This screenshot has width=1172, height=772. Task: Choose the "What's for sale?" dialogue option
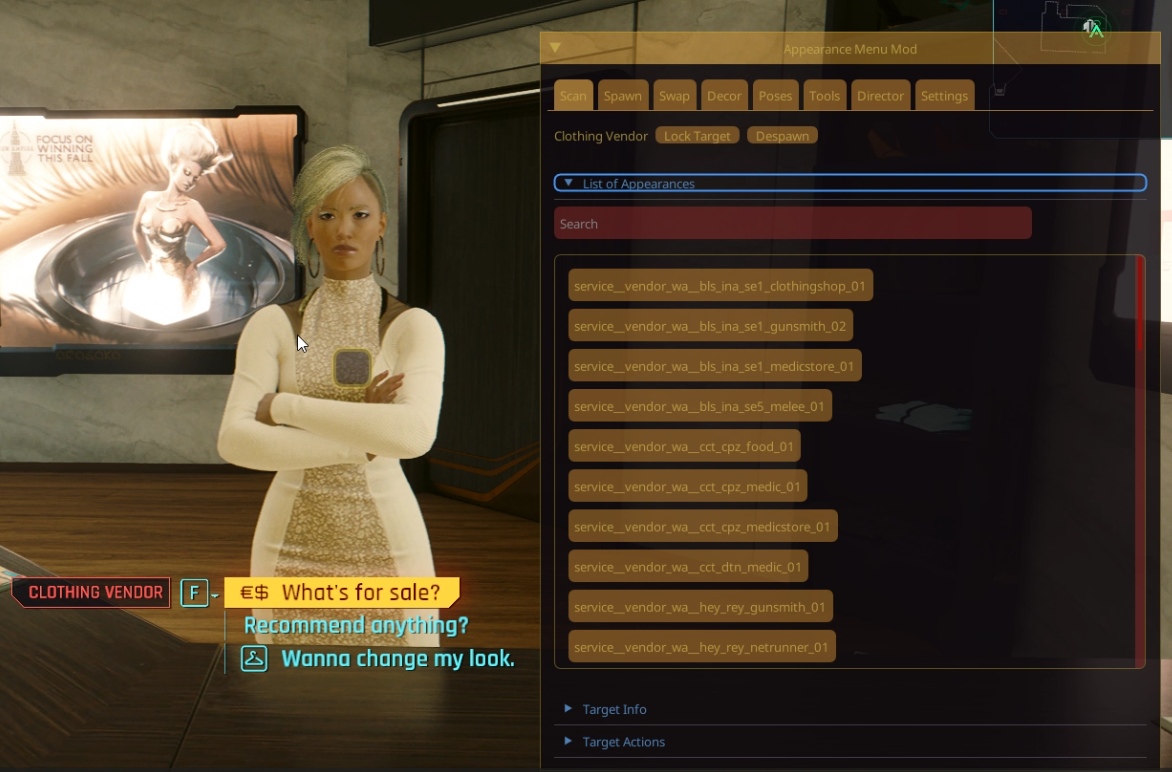click(342, 593)
